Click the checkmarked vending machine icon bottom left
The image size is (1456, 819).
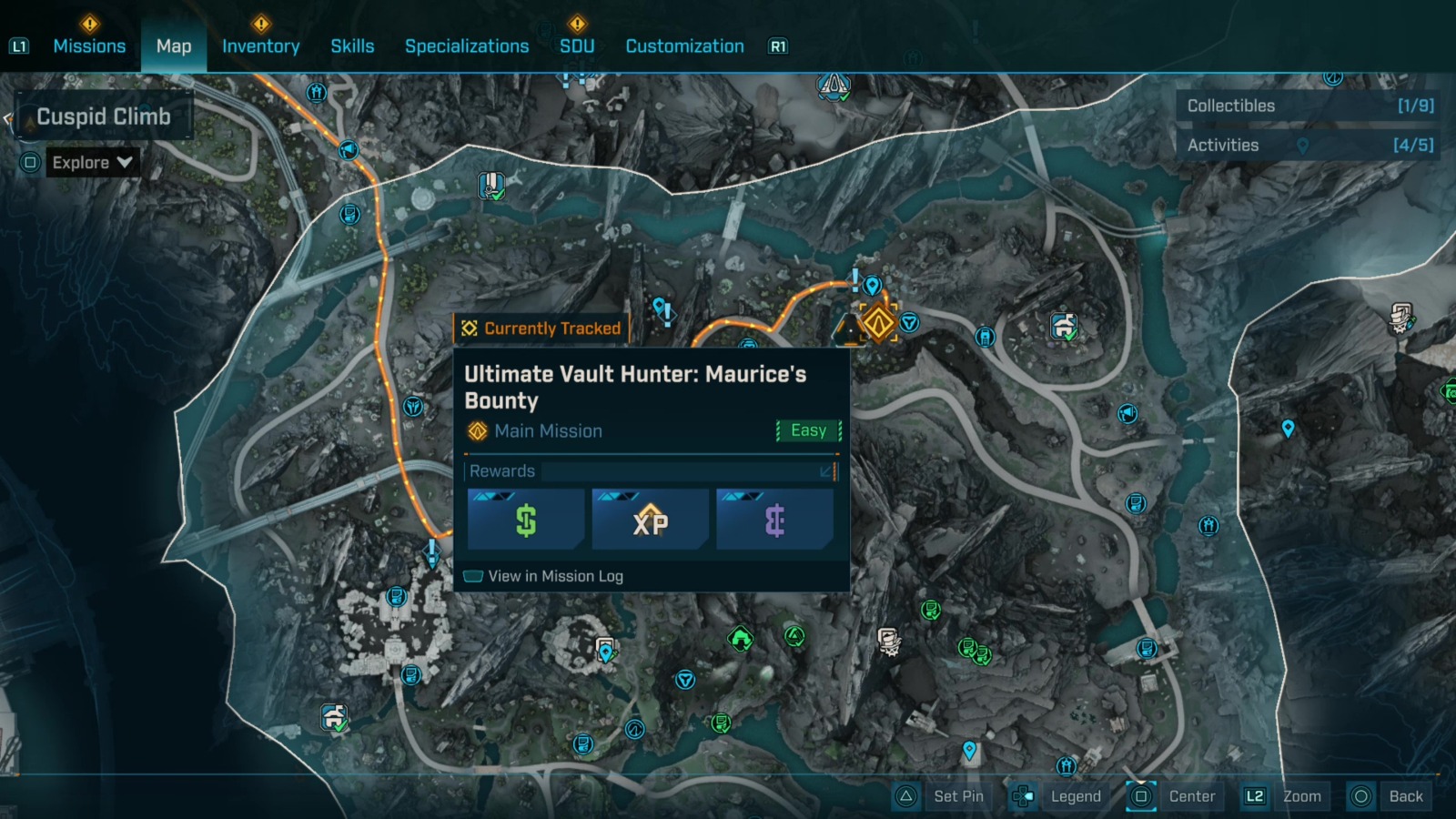332,719
